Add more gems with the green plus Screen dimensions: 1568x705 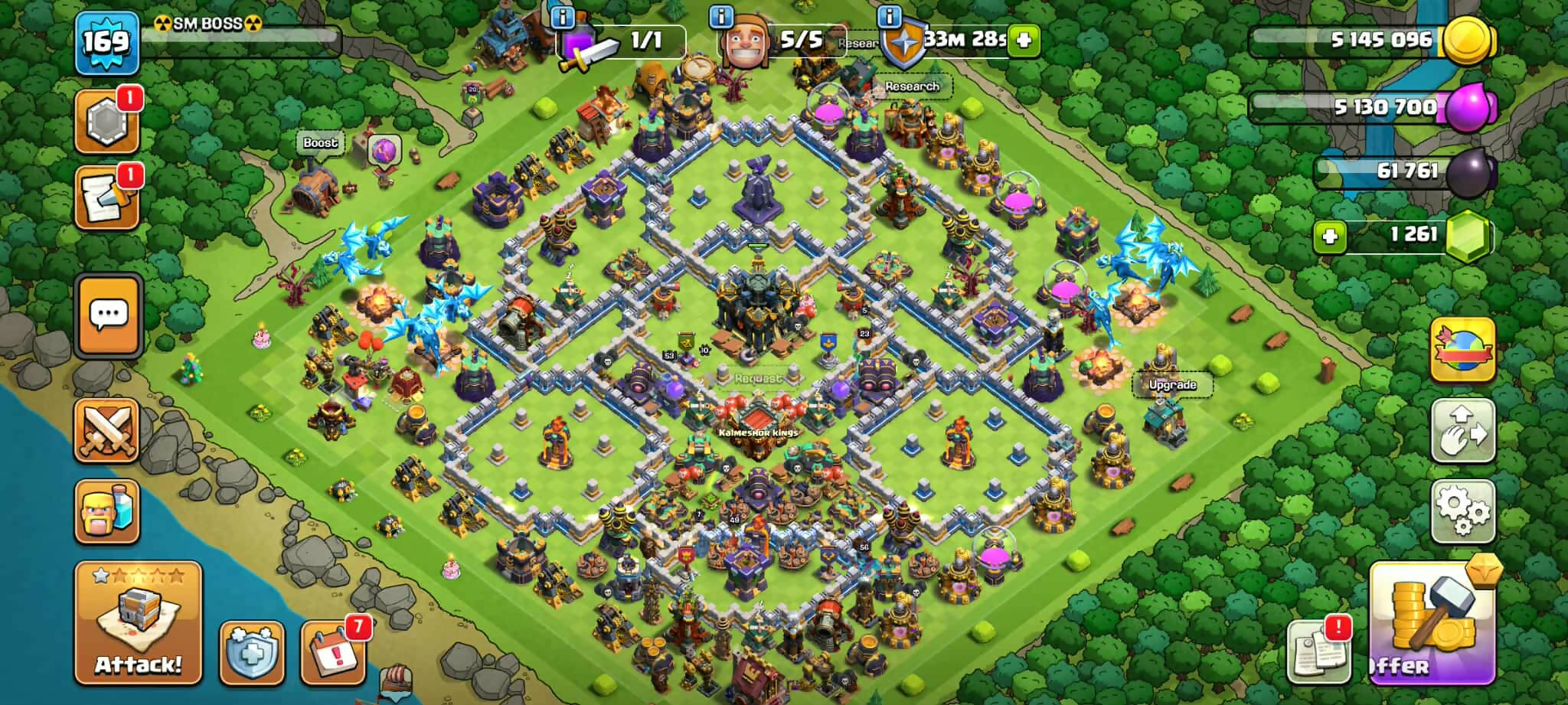click(1330, 236)
